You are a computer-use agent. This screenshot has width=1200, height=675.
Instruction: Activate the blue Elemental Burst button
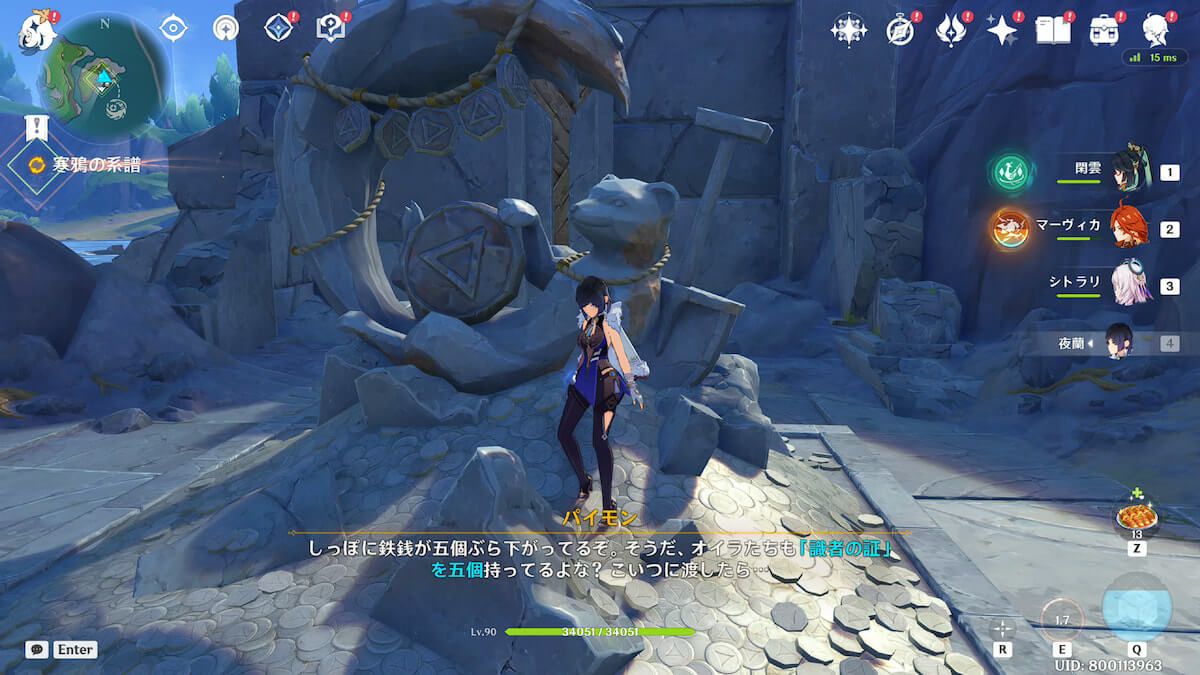pyautogui.click(x=1136, y=609)
